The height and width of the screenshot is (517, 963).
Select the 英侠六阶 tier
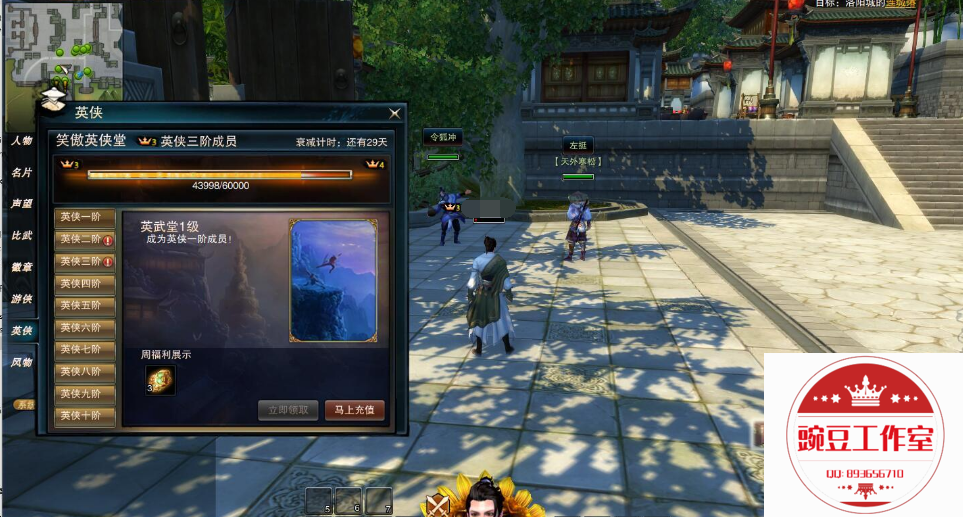click(x=84, y=327)
